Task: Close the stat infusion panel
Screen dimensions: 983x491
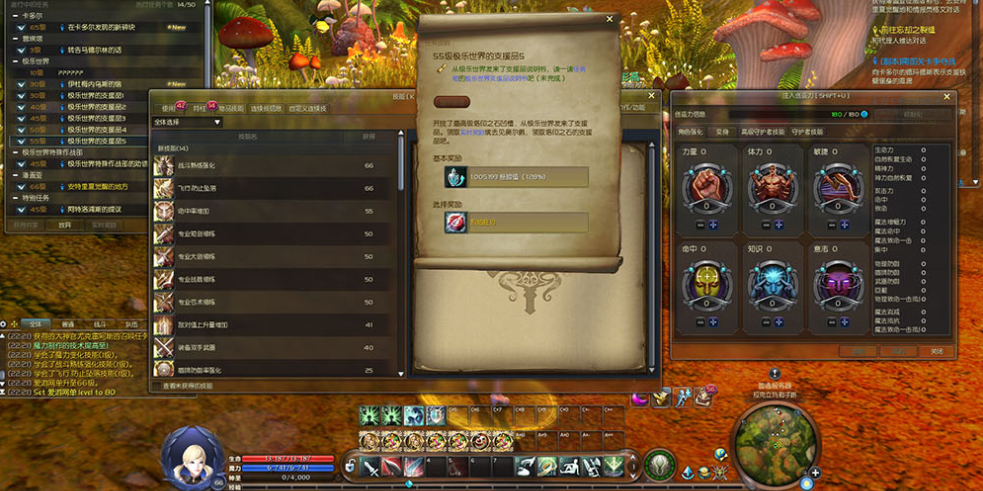Action: pos(948,96)
